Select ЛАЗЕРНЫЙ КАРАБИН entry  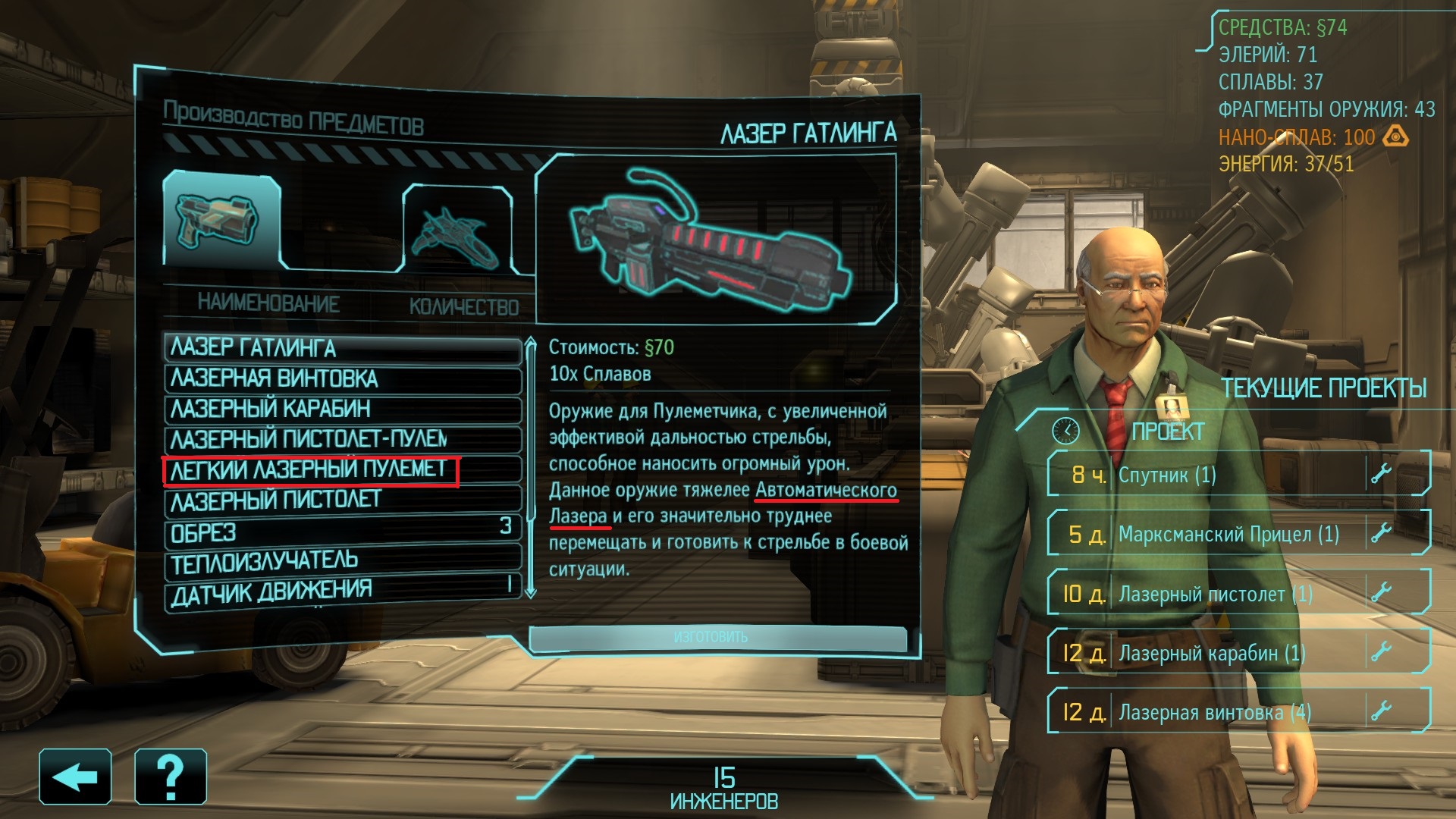(343, 409)
